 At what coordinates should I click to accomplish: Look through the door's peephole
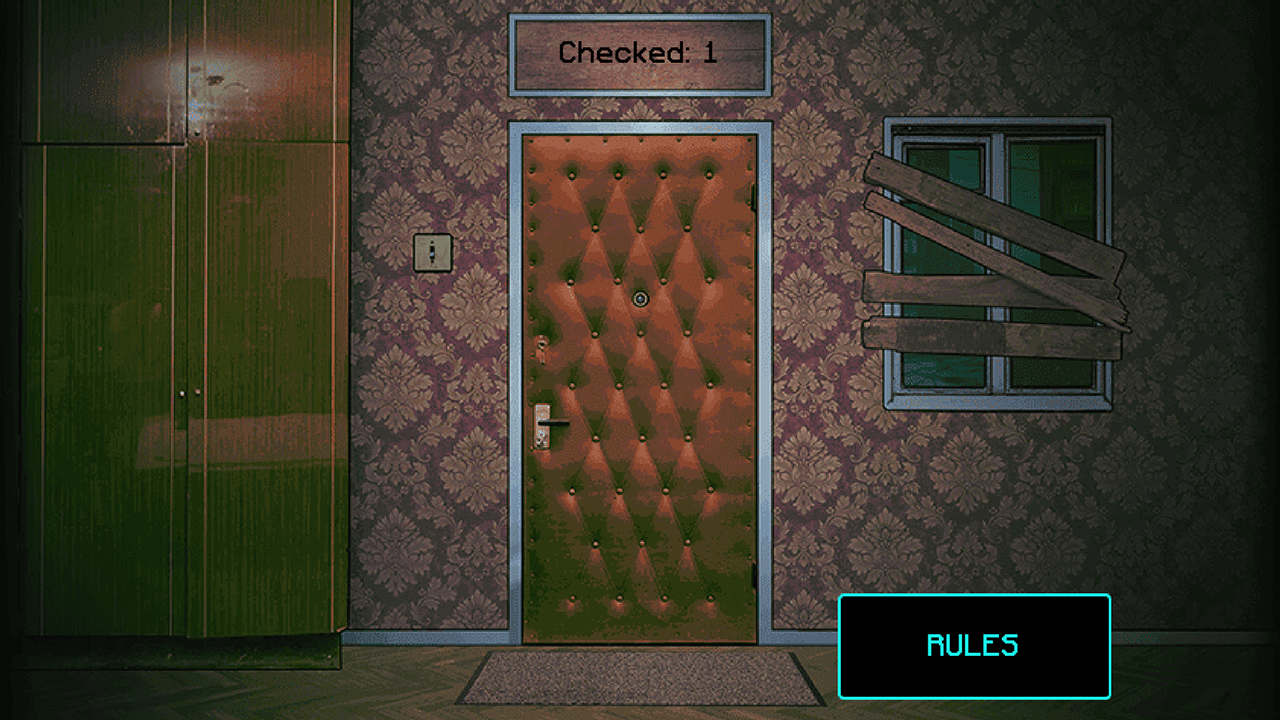[x=640, y=298]
